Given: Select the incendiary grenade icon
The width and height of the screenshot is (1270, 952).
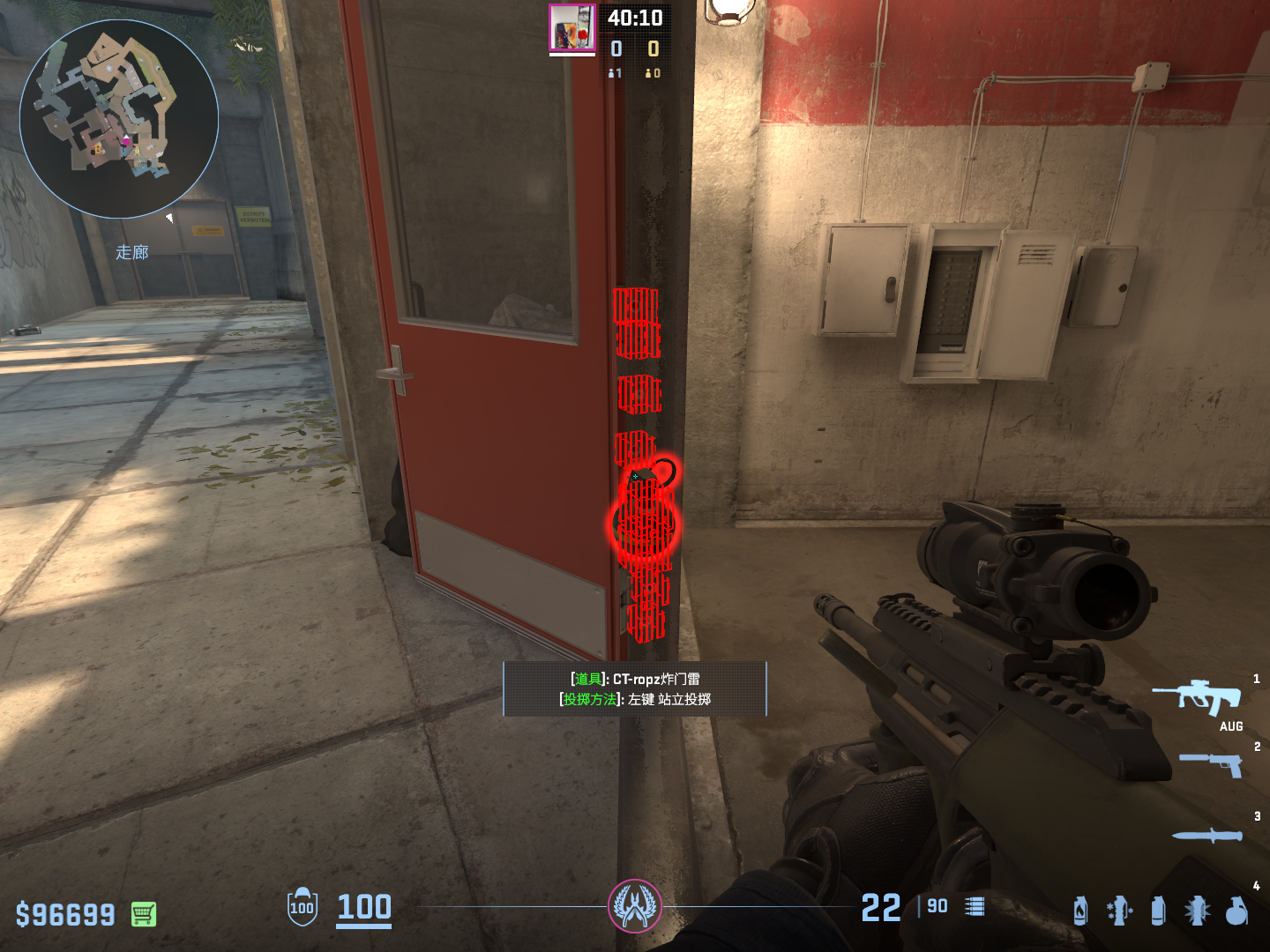Looking at the screenshot, I should [1080, 911].
